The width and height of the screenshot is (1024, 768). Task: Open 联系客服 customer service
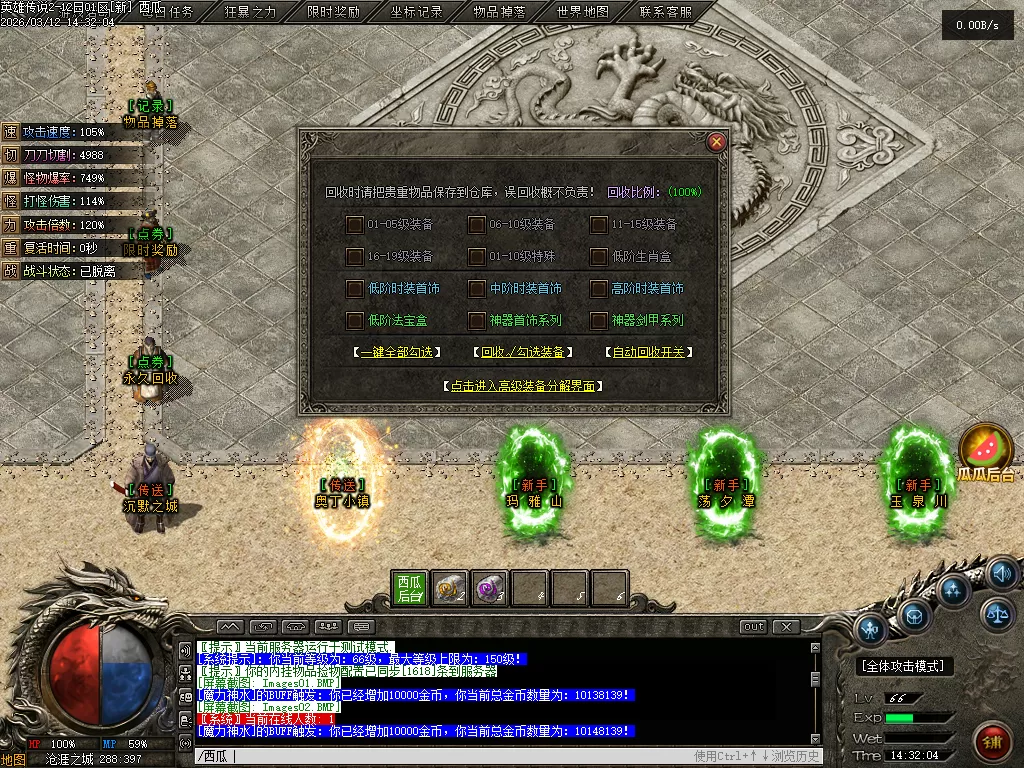(x=665, y=13)
